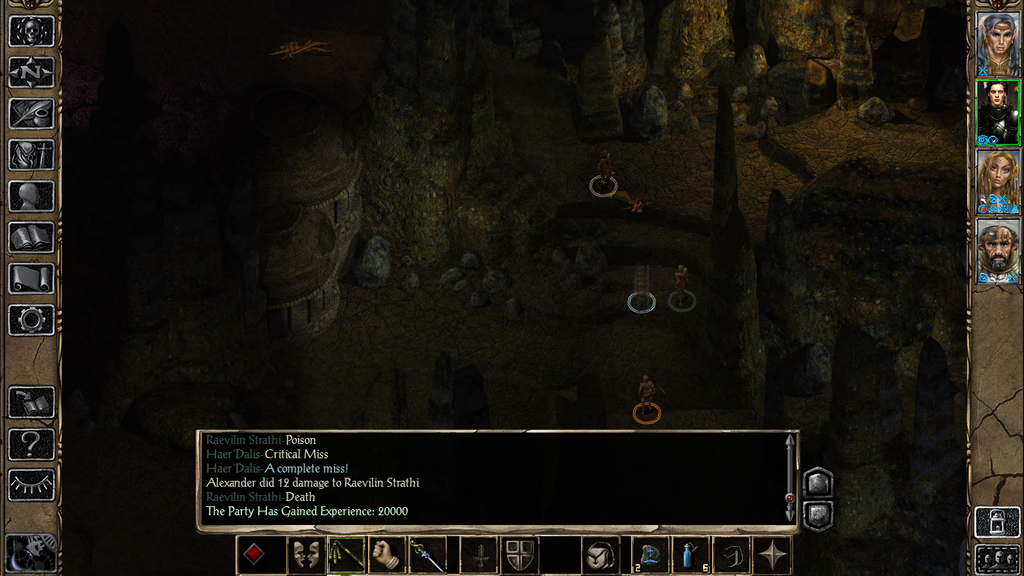Use the blue potion quick item

pyautogui.click(x=691, y=555)
